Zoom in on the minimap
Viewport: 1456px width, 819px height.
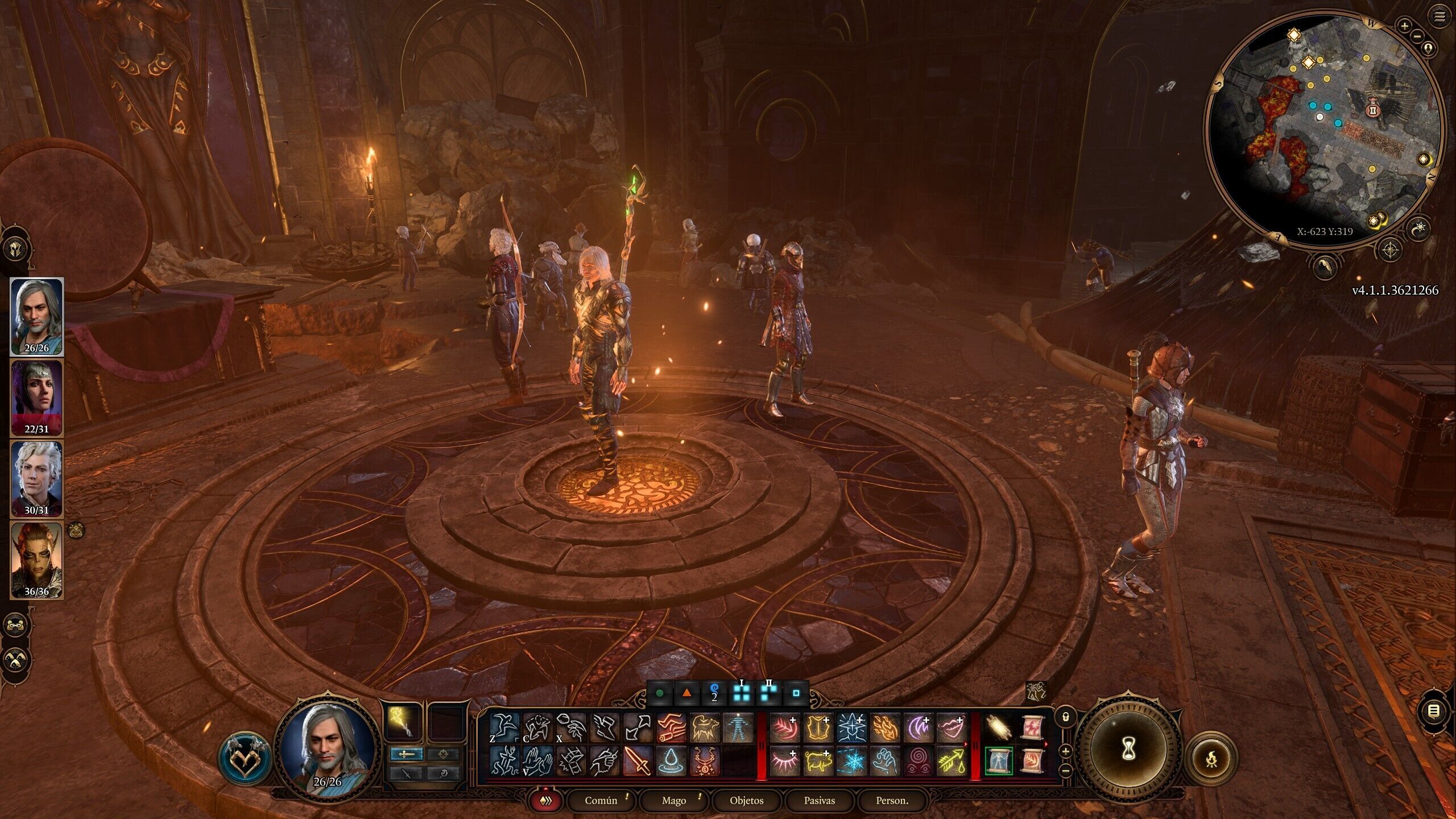coord(1404,26)
